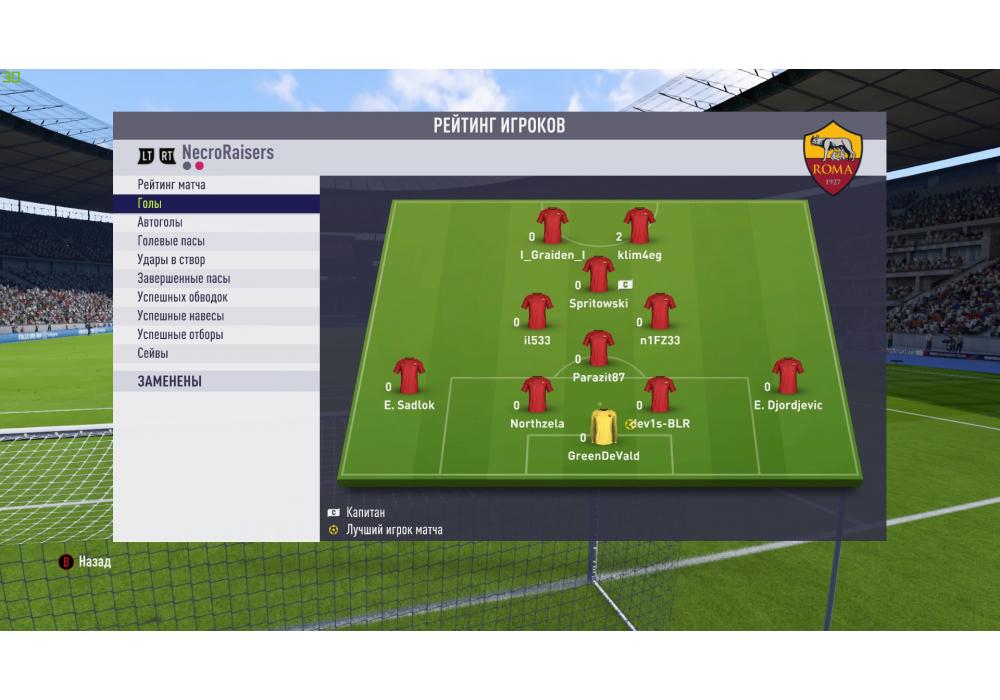Viewport: 1000px width, 700px height.
Task: Choose captain Spritowski on the pitch
Action: click(599, 274)
